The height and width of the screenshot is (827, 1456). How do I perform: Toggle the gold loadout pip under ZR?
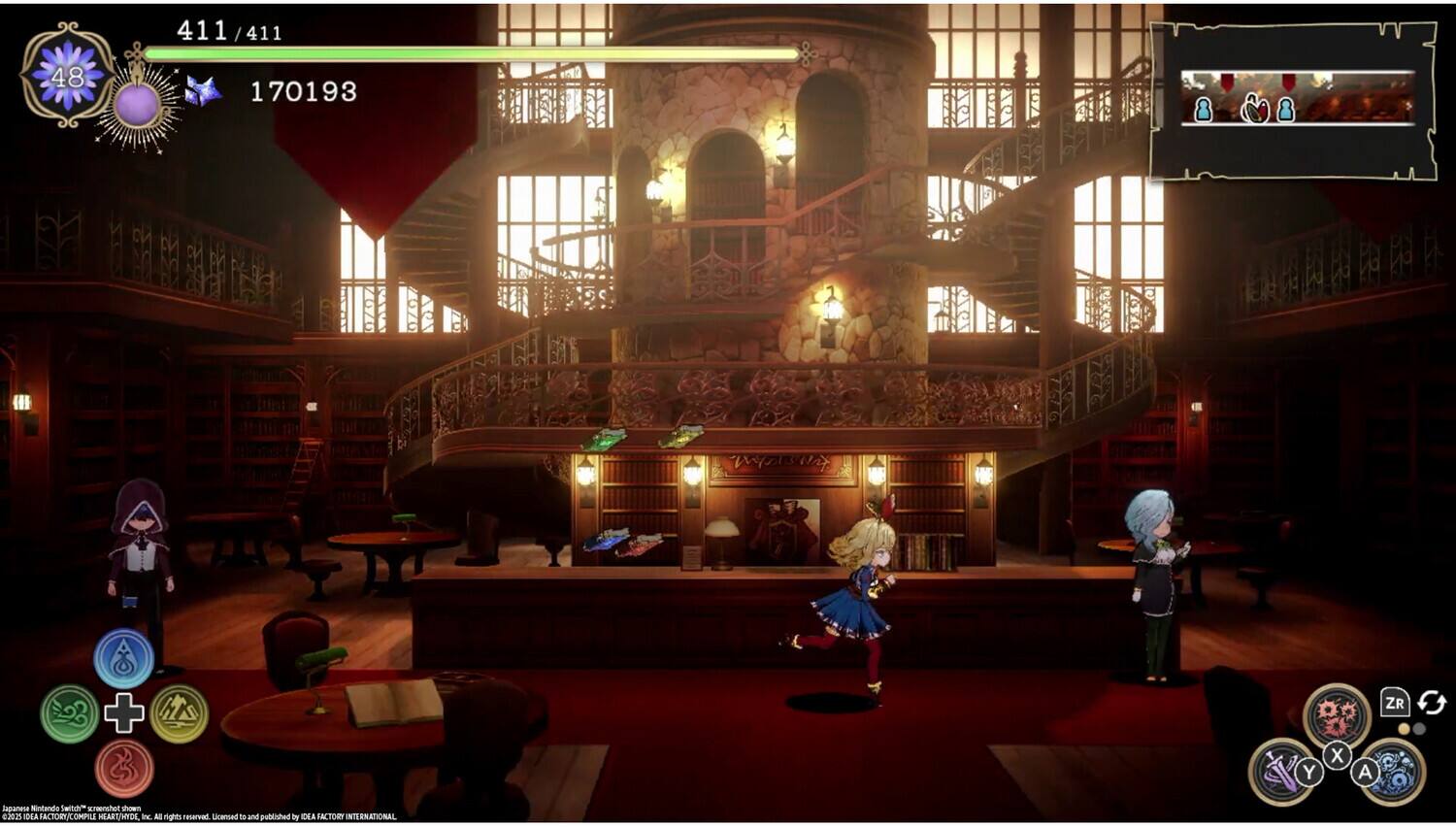pos(1404,728)
